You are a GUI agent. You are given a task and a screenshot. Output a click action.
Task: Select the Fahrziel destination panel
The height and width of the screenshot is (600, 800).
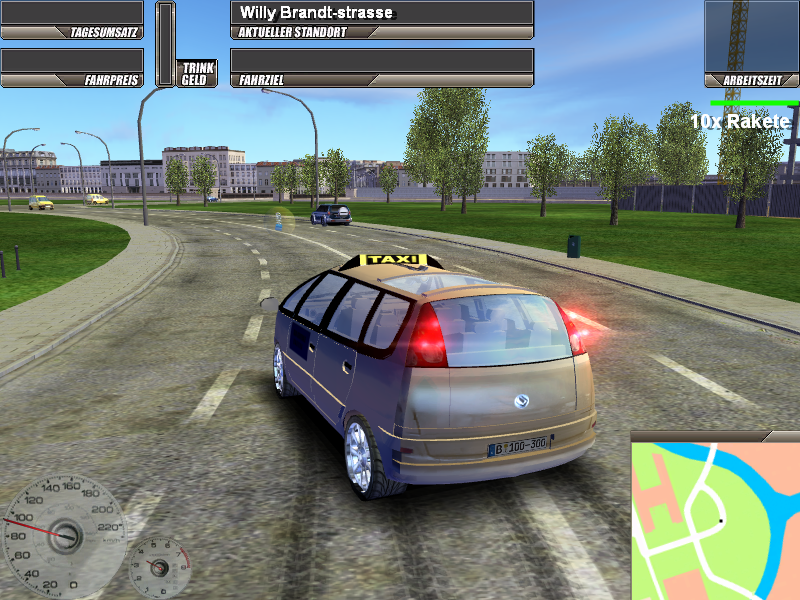(381, 67)
